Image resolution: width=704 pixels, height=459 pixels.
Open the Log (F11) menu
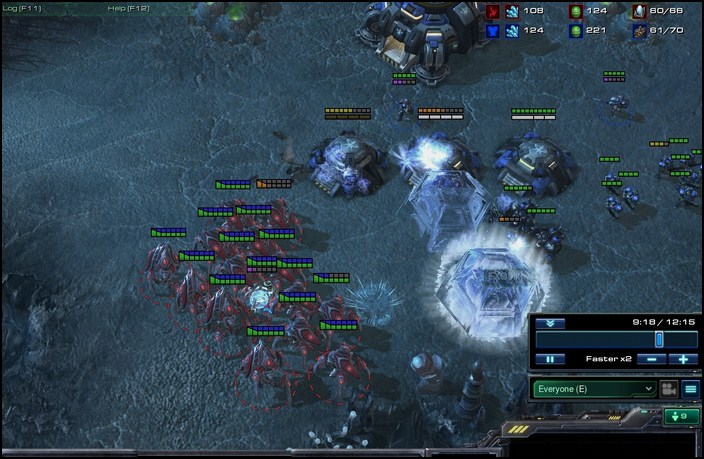(20, 8)
